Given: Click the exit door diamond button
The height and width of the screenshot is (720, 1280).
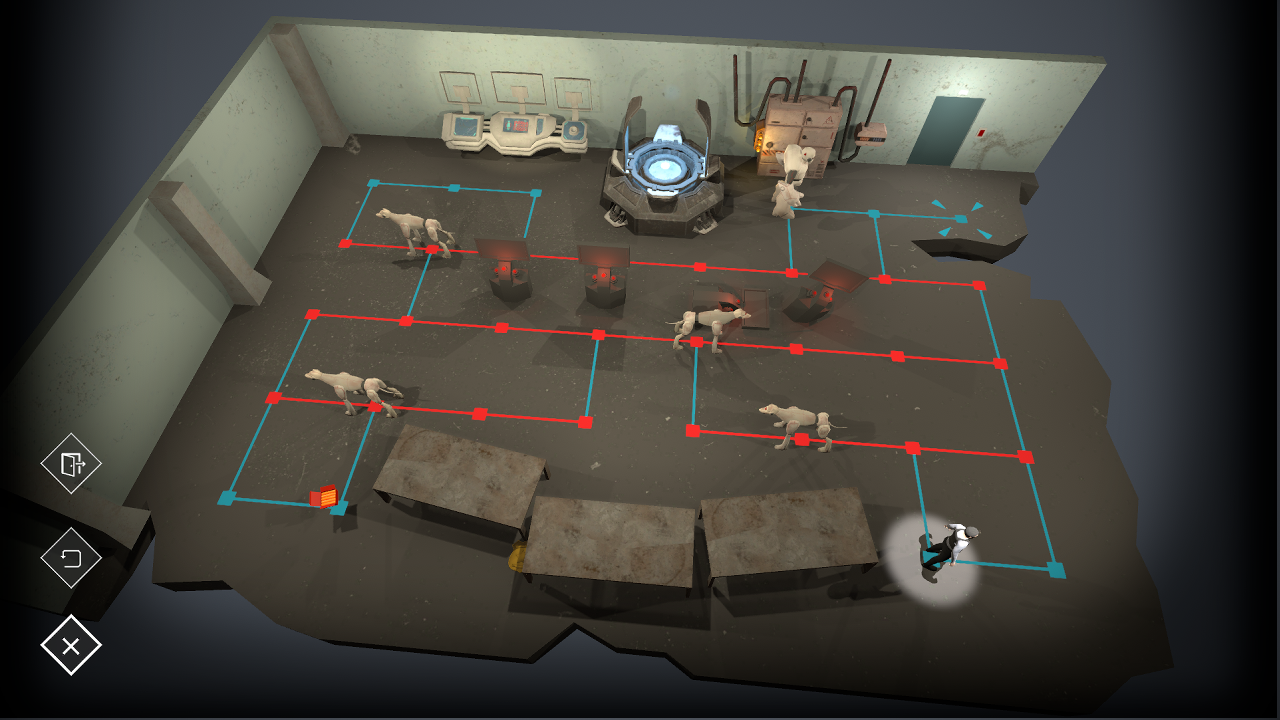Looking at the screenshot, I should [x=71, y=463].
